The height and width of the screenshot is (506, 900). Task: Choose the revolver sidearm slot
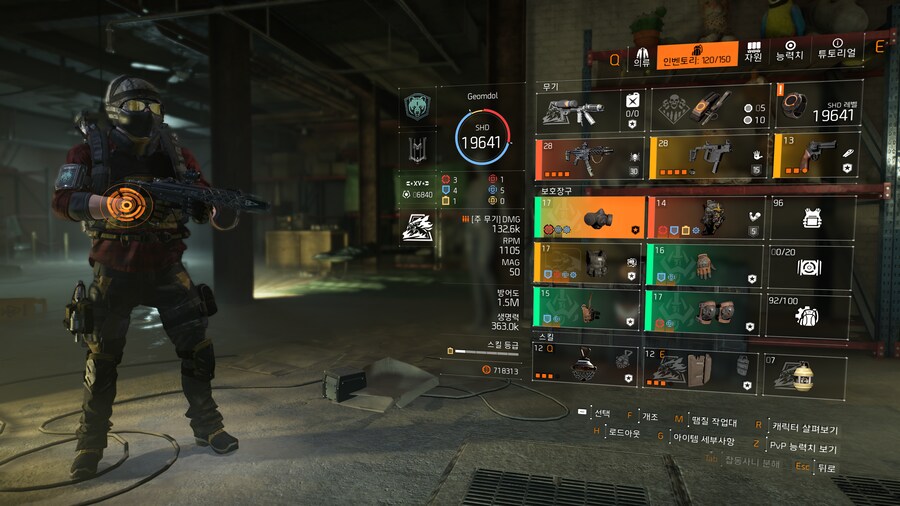click(814, 157)
